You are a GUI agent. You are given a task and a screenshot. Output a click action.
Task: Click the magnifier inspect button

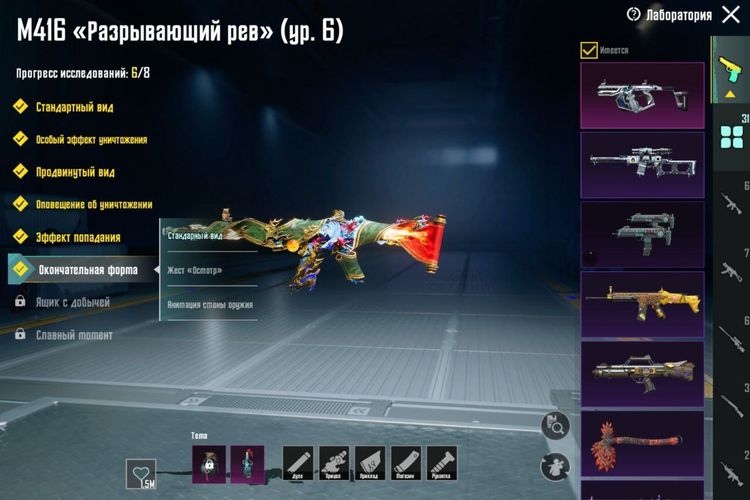click(554, 425)
